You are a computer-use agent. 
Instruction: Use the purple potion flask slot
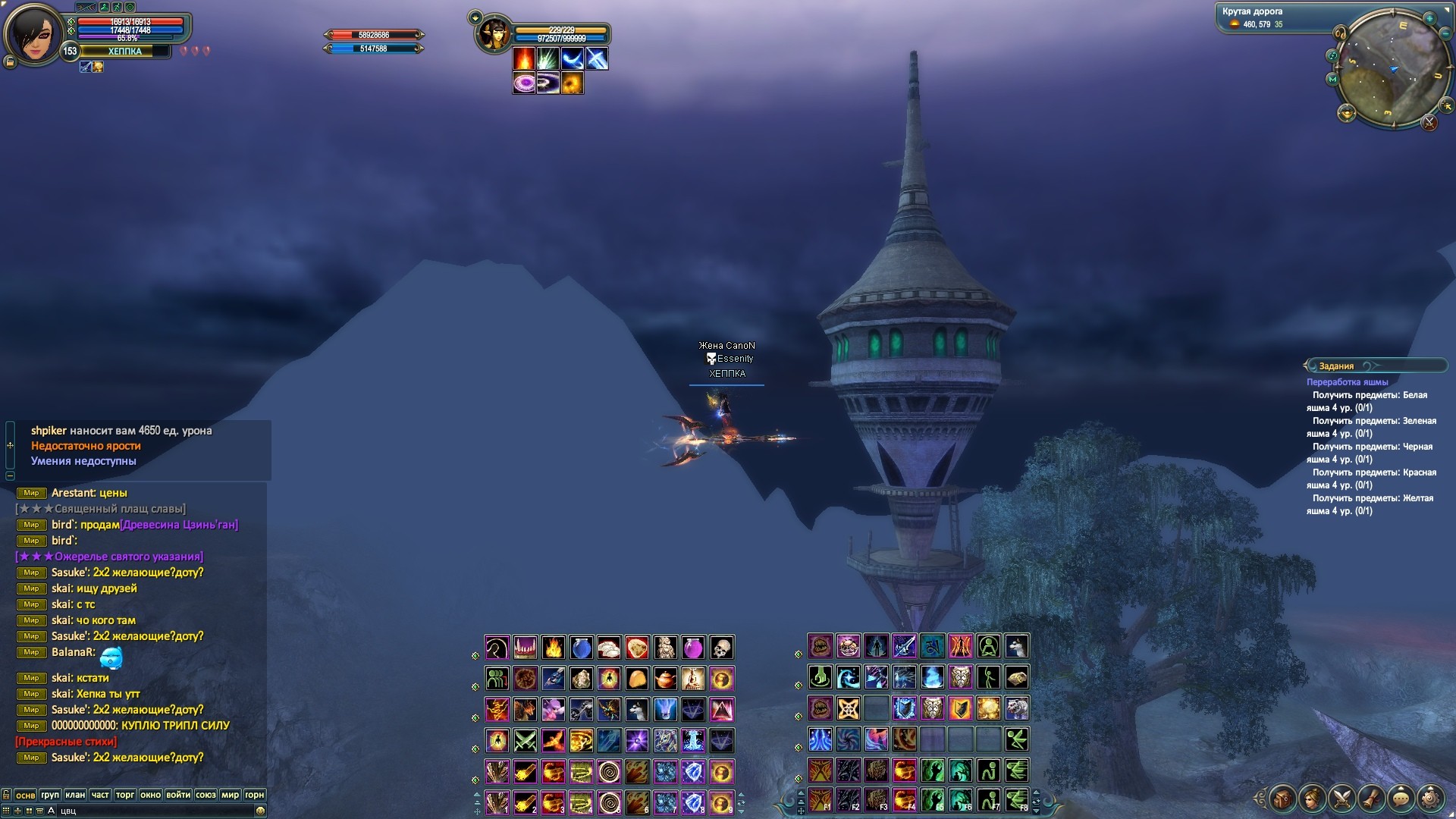(693, 648)
